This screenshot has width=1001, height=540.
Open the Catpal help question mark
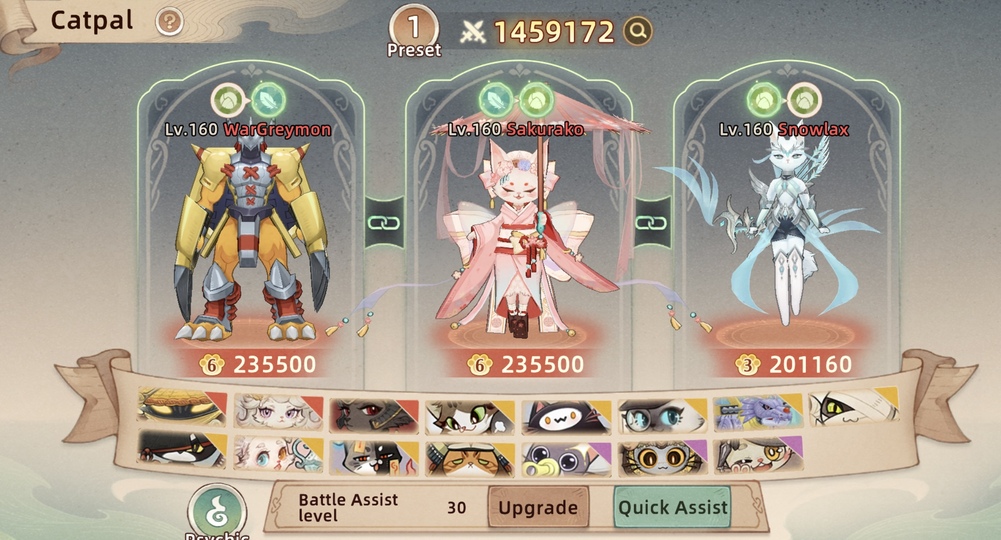(x=171, y=21)
